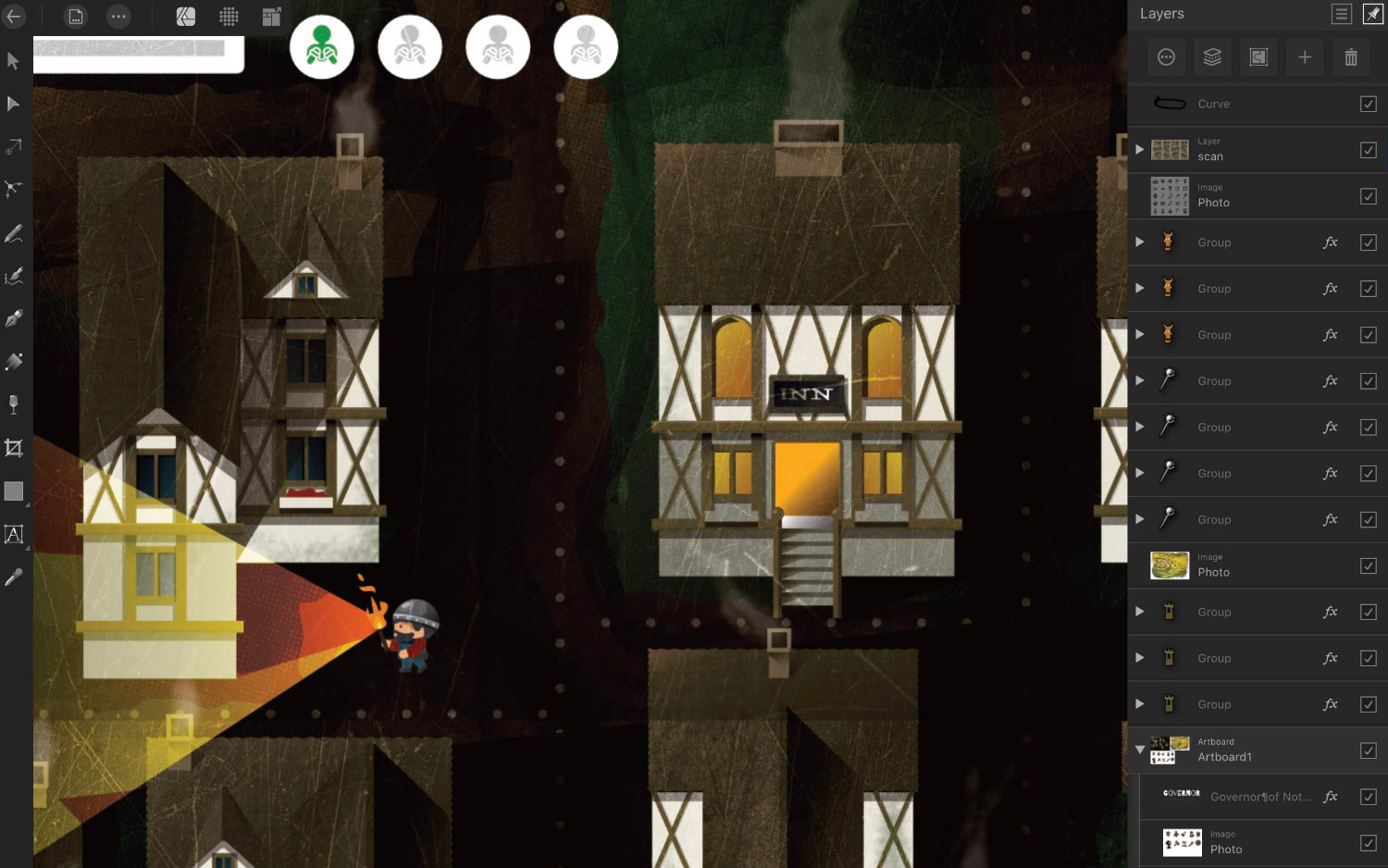Select the Fill rectangle shape tool
The height and width of the screenshot is (868, 1388).
13,491
